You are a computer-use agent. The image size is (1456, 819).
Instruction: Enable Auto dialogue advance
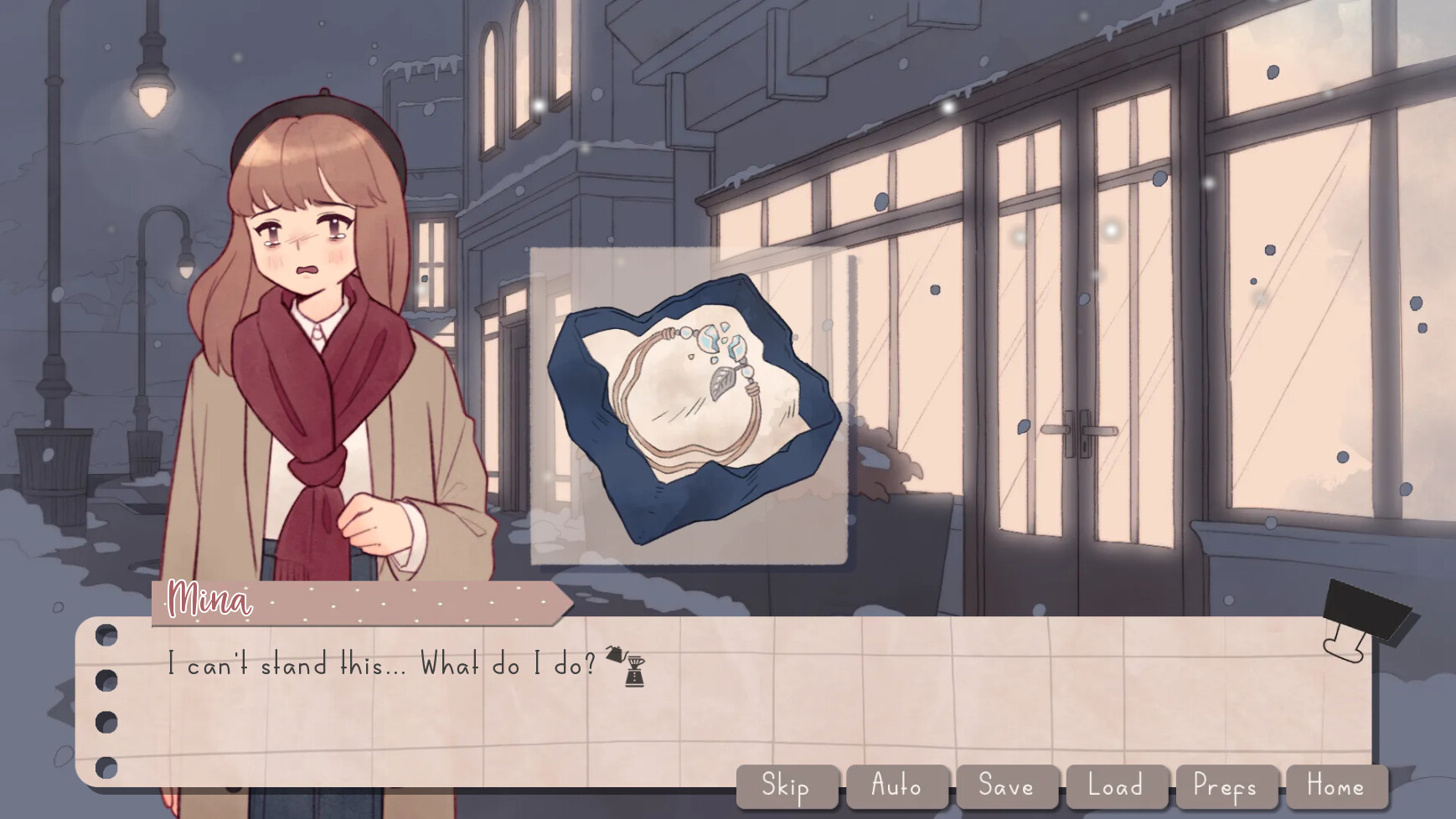(x=896, y=786)
